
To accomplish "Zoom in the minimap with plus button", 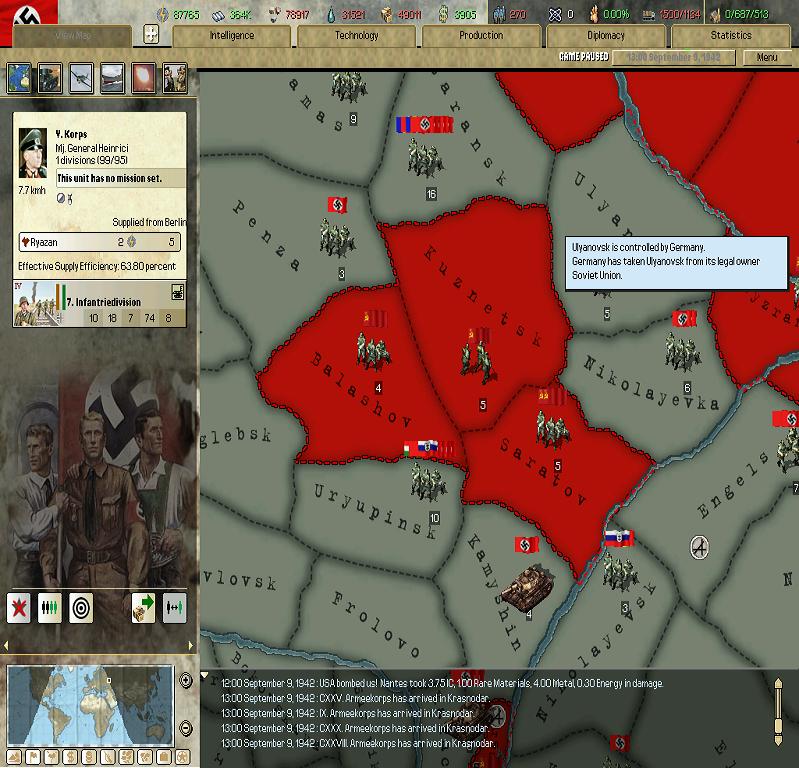I will pos(186,680).
